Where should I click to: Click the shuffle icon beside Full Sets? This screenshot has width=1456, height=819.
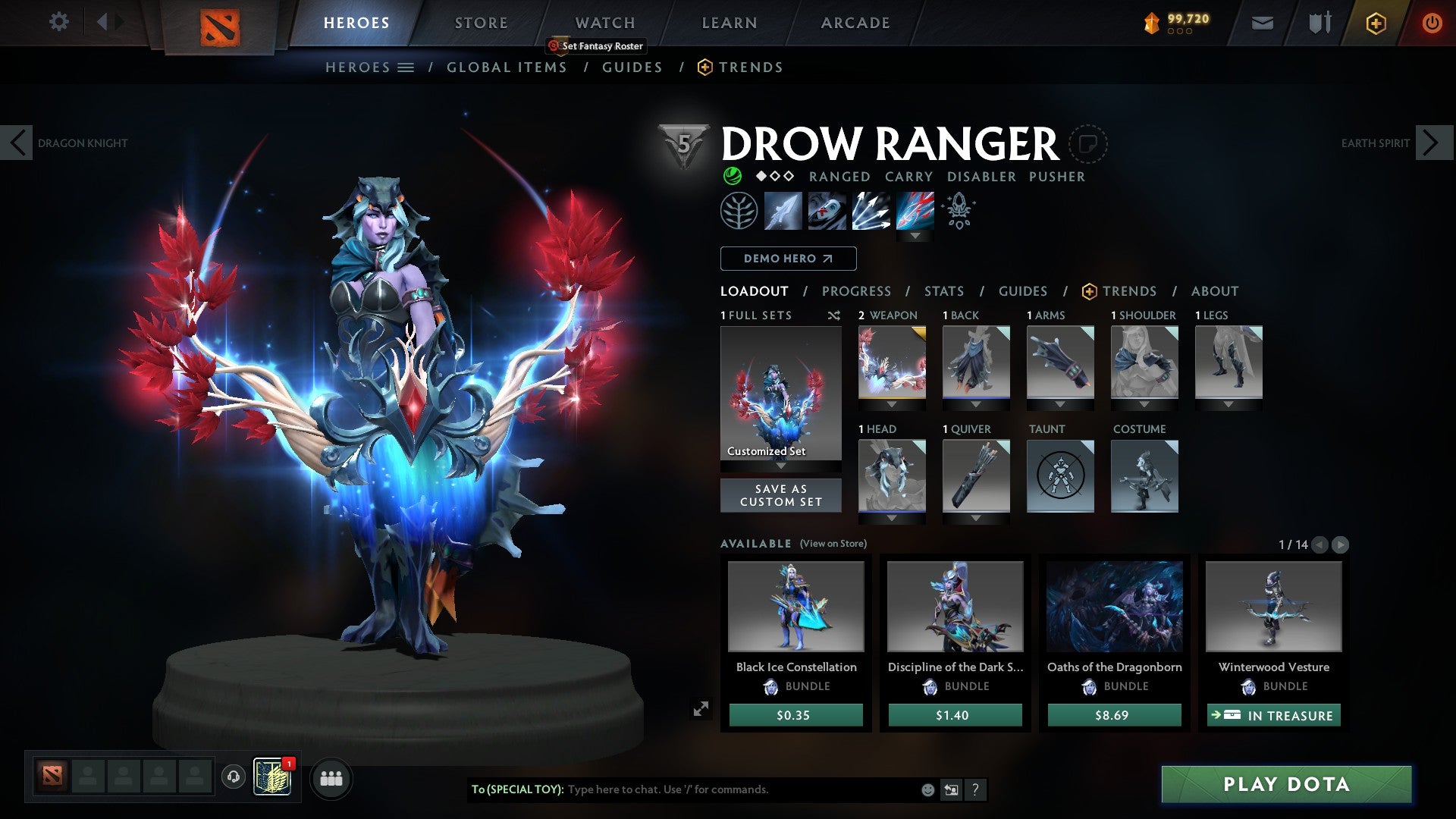click(834, 315)
